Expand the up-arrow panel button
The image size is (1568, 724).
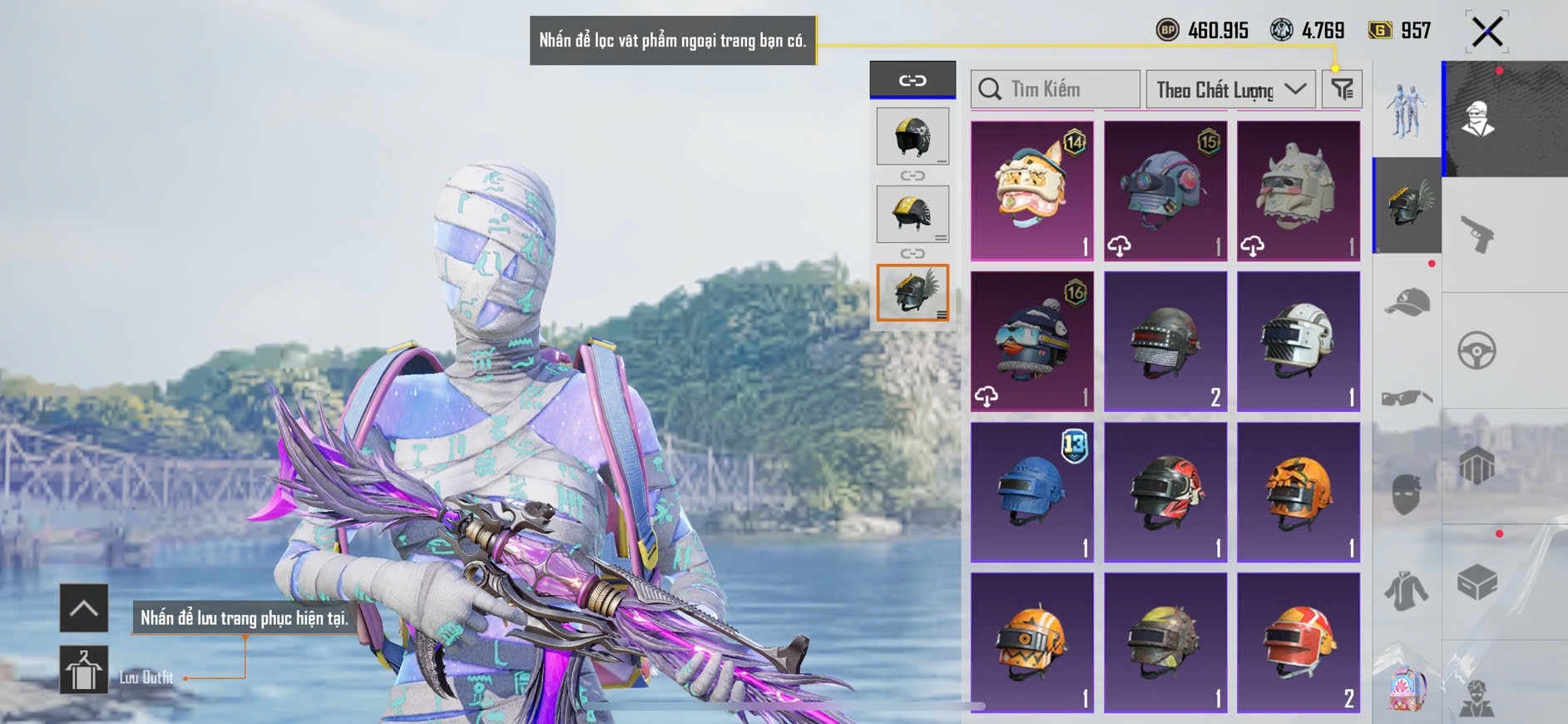click(84, 608)
